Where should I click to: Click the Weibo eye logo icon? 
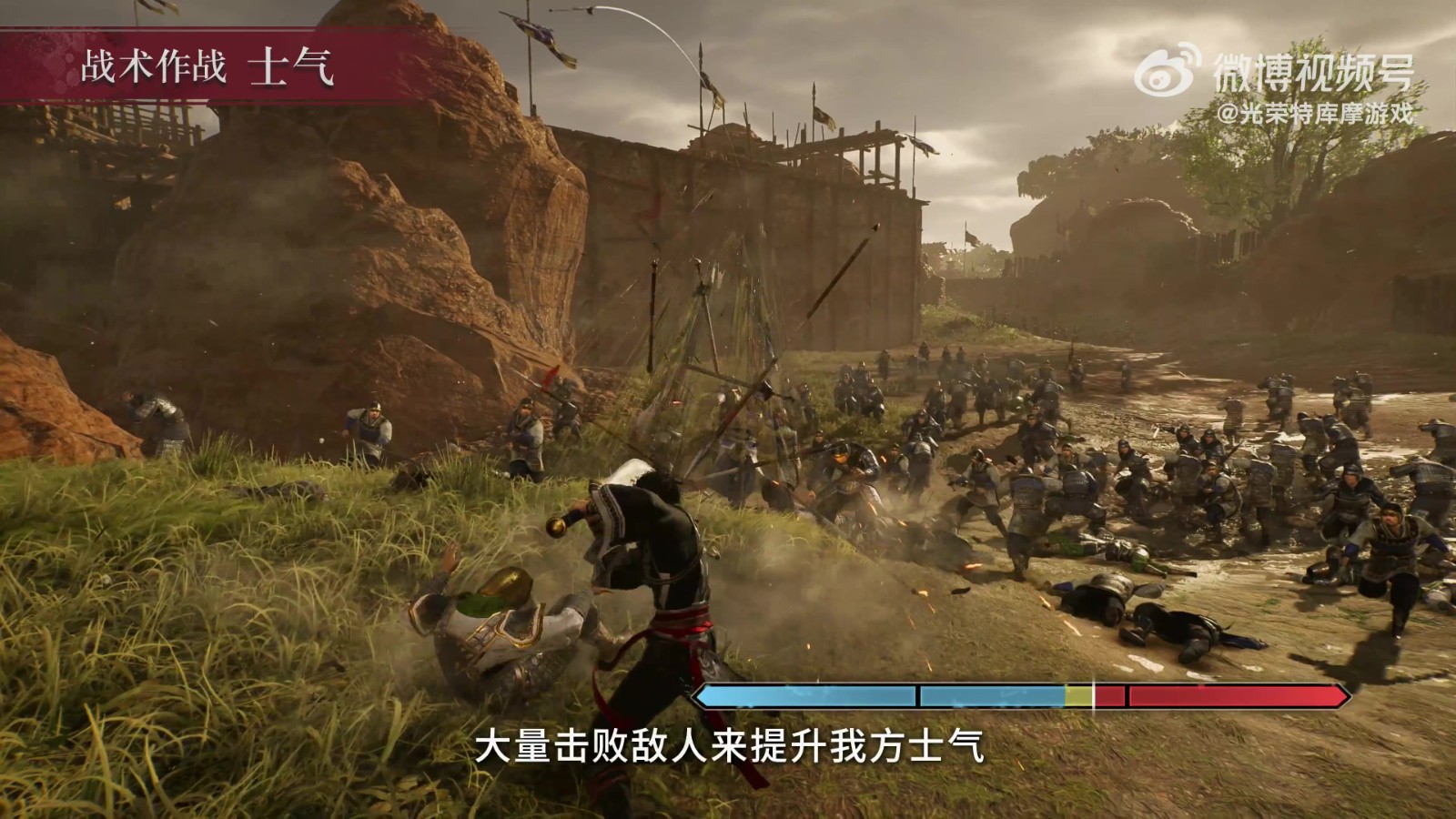[x=1160, y=77]
